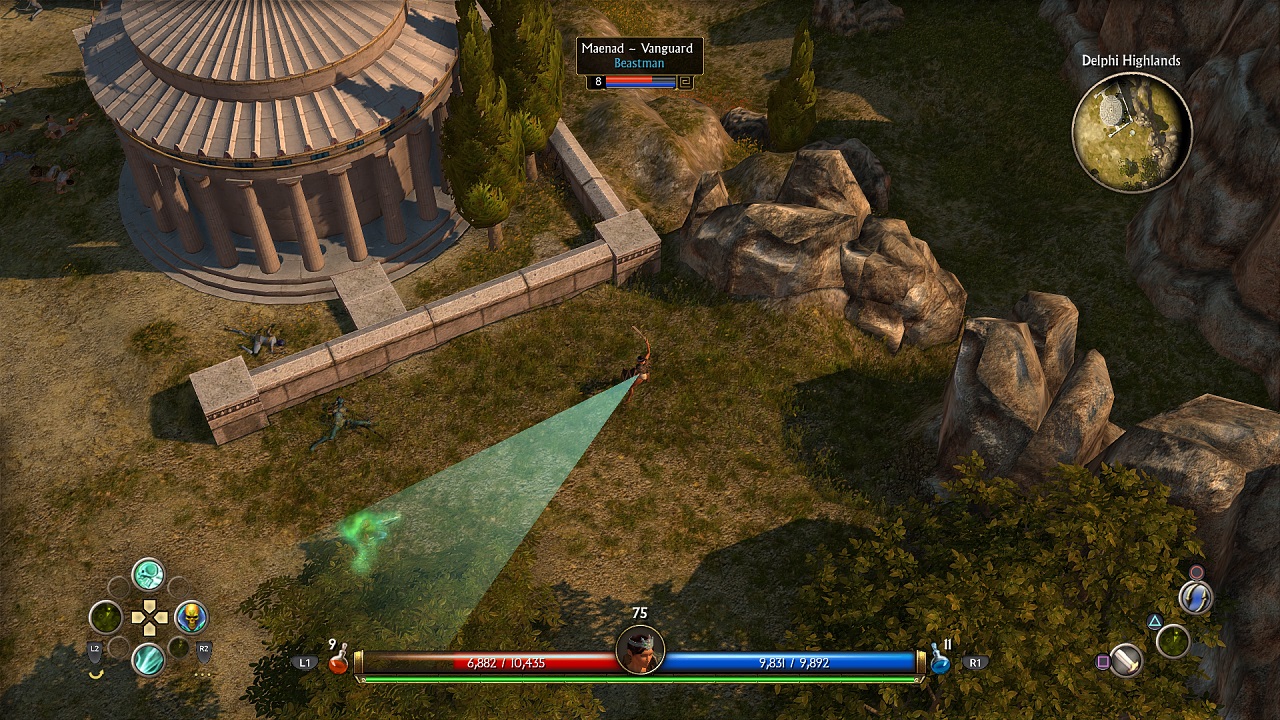1280x720 pixels.
Task: Activate the teal skull skill icon
Action: coord(148,574)
